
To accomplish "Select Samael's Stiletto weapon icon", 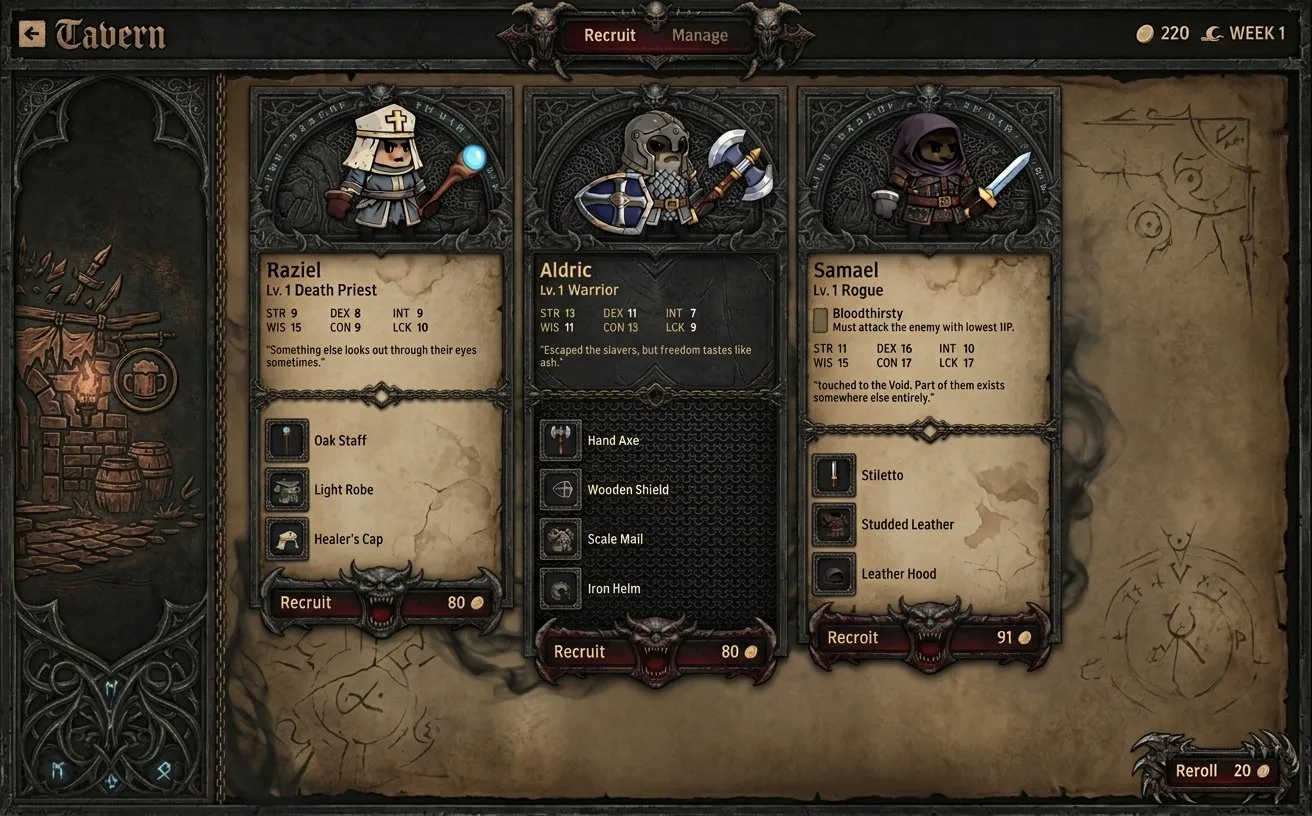I will click(834, 475).
